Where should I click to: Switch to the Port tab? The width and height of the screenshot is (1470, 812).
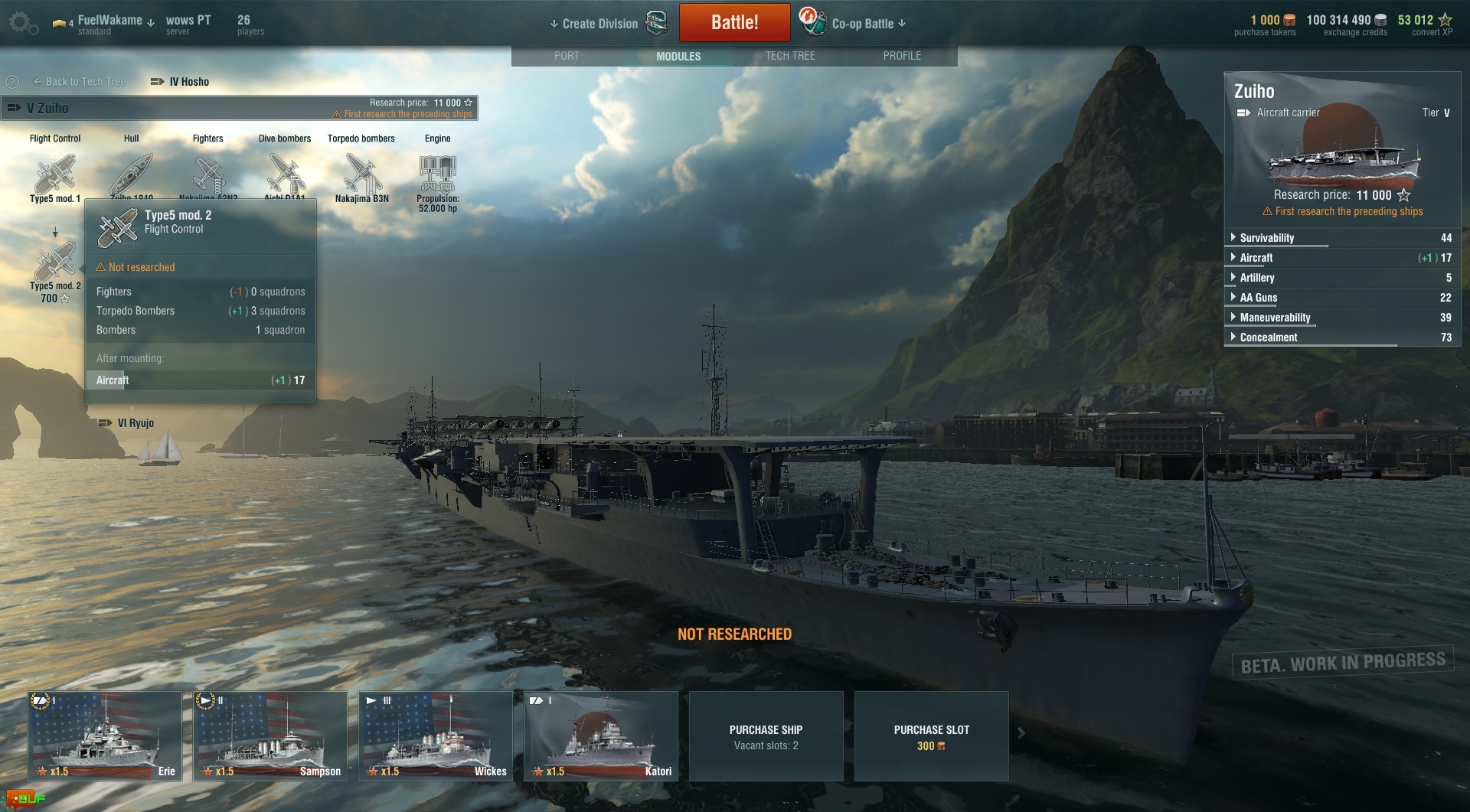click(x=567, y=56)
